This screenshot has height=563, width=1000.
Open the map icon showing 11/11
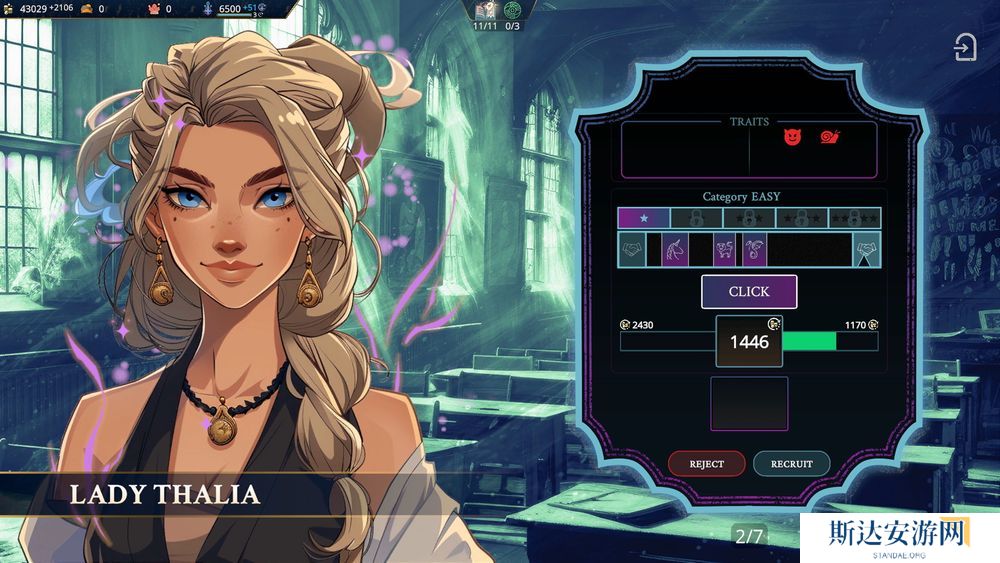point(485,10)
